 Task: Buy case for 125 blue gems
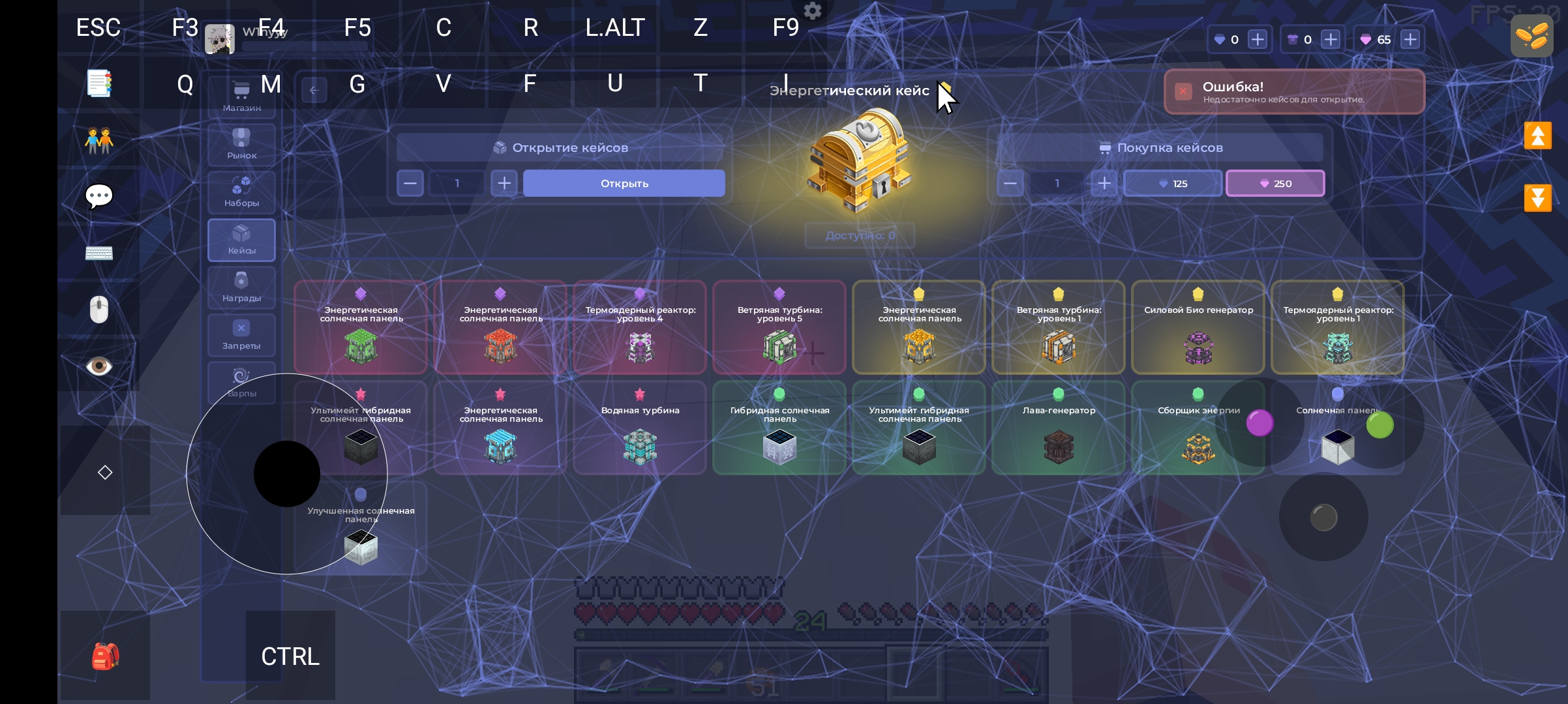tap(1172, 183)
